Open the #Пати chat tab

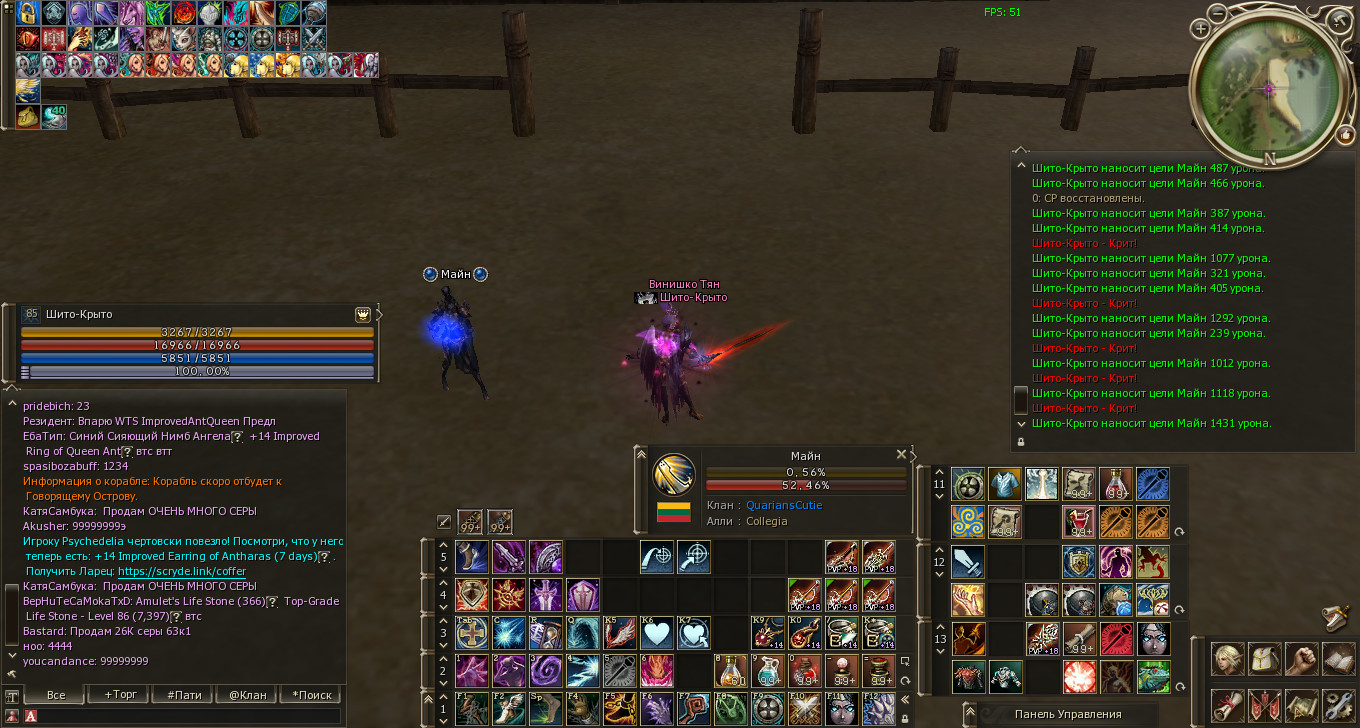(183, 694)
